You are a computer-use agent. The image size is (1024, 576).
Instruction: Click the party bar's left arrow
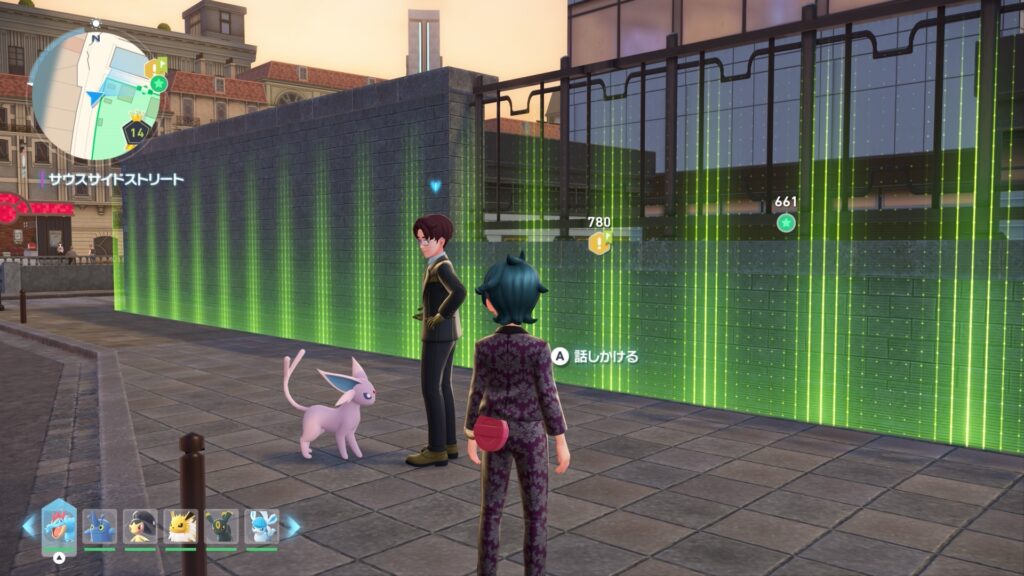pyautogui.click(x=29, y=526)
